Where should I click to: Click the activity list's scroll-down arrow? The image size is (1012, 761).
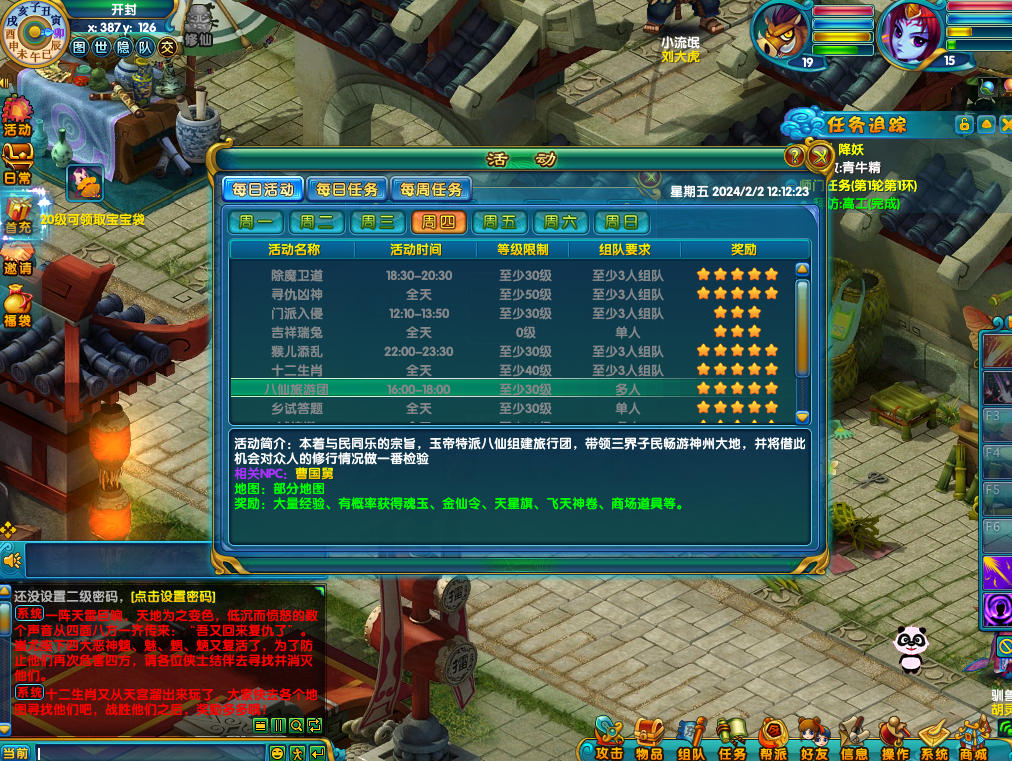(x=802, y=416)
